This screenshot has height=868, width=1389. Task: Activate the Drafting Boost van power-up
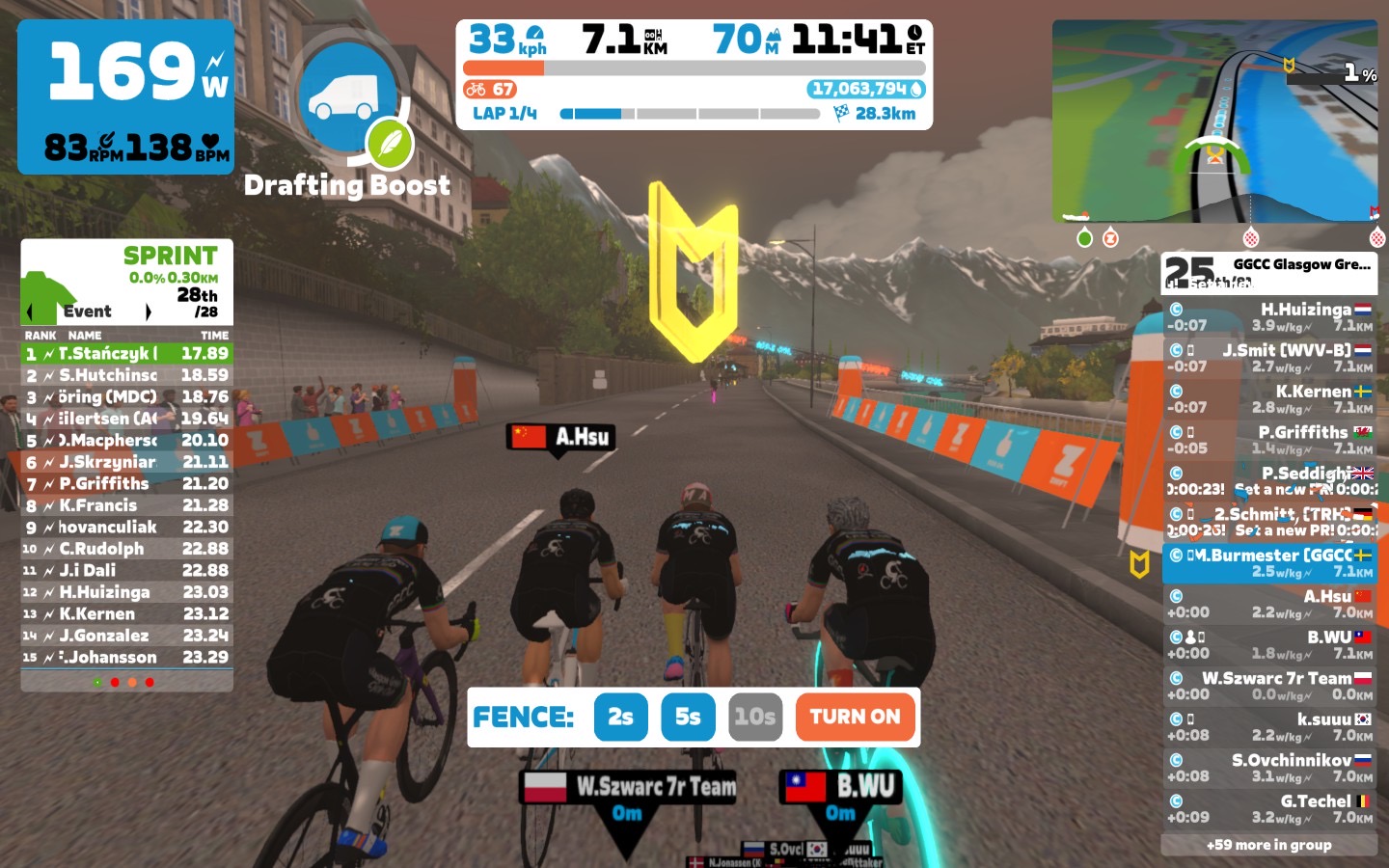pos(348,96)
